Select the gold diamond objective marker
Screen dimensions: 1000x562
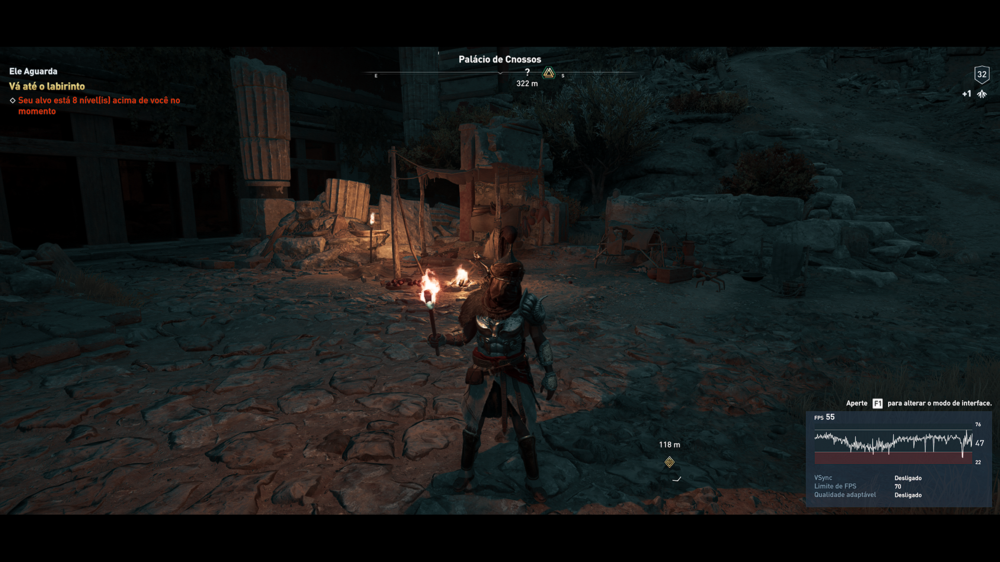click(669, 462)
